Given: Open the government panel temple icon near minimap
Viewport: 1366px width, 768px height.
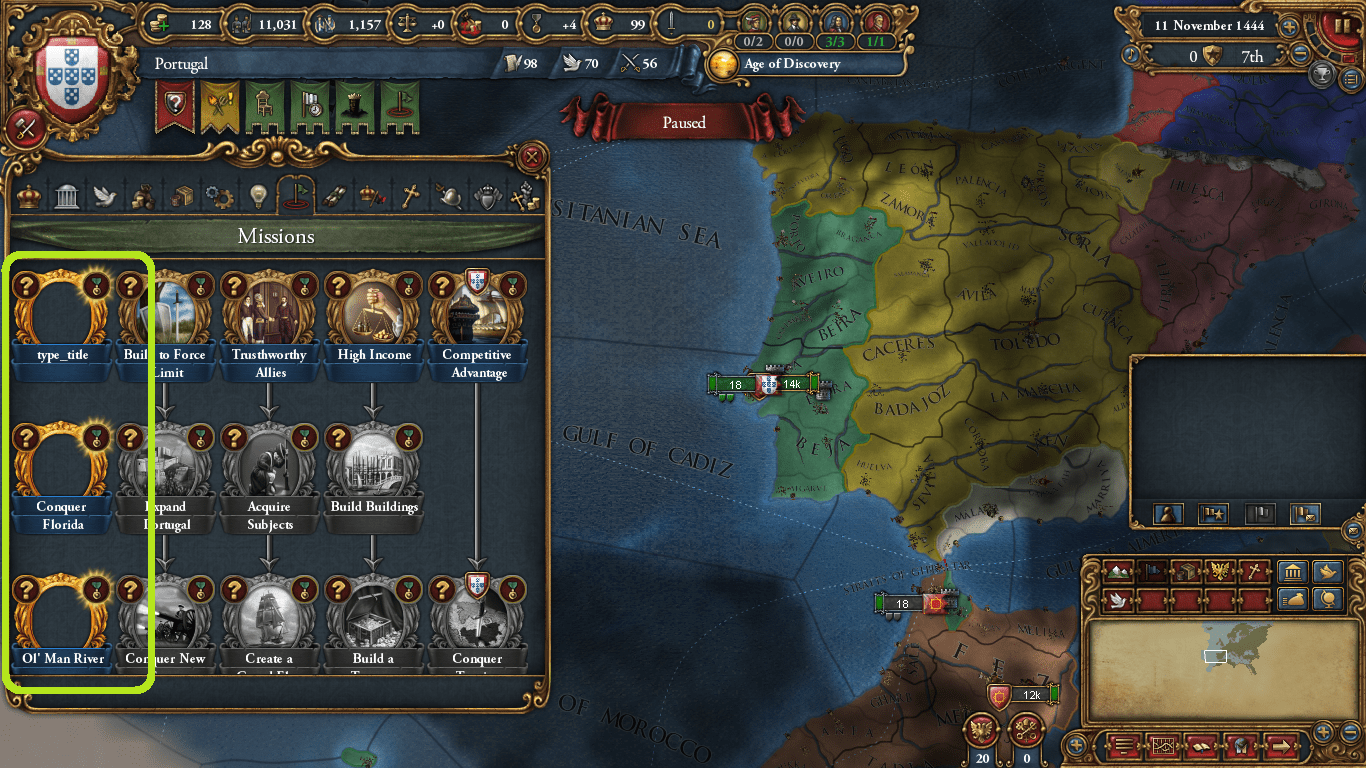Looking at the screenshot, I should pos(1294,570).
